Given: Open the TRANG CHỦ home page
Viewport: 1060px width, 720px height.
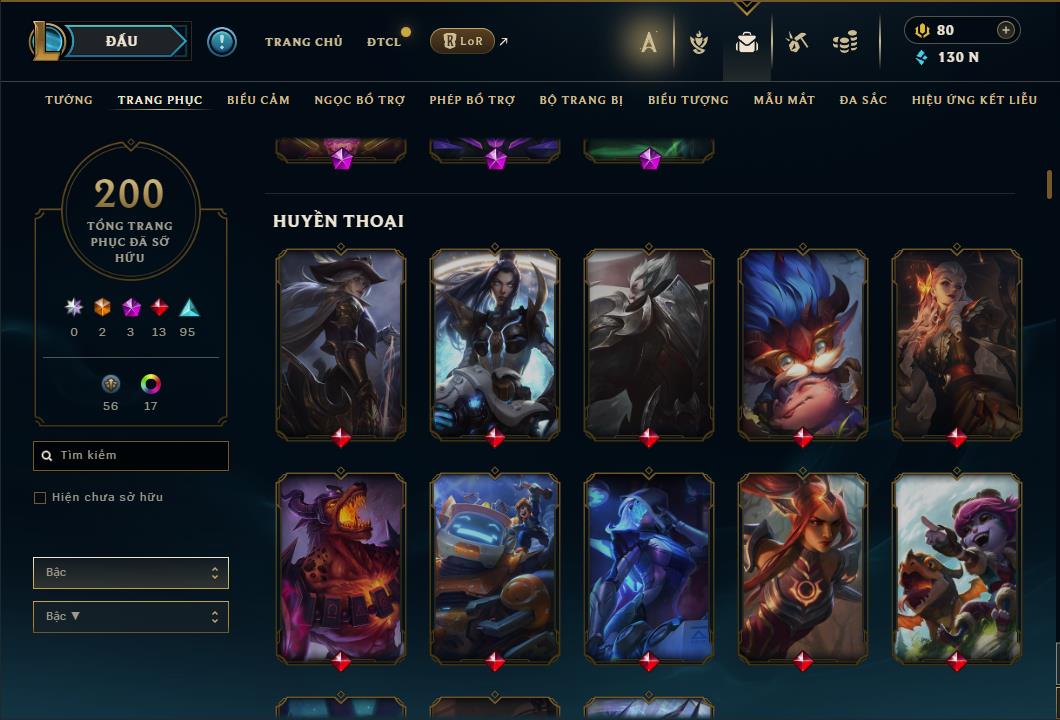Looking at the screenshot, I should click(303, 42).
